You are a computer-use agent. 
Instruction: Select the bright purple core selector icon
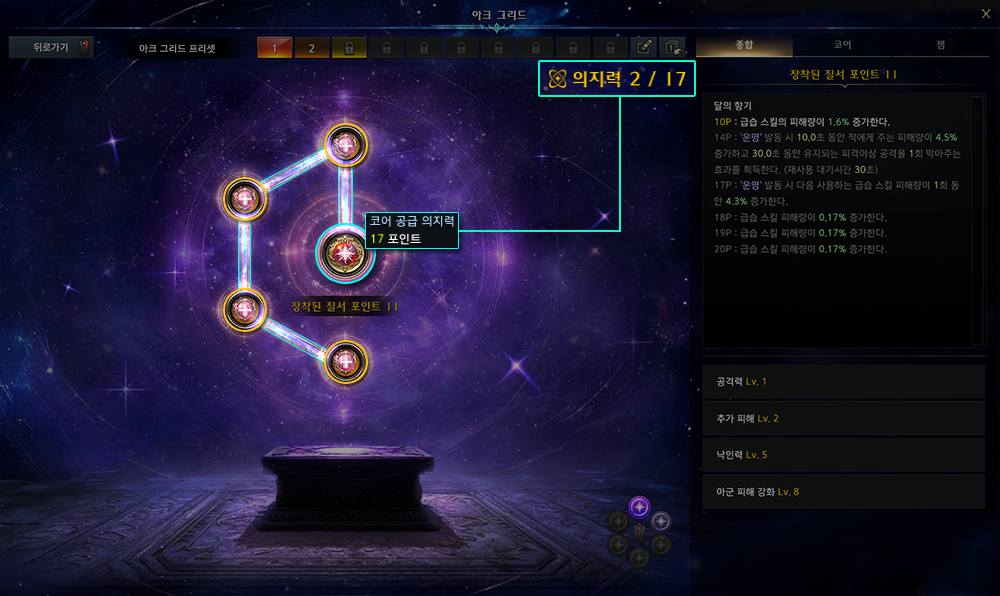coord(640,505)
